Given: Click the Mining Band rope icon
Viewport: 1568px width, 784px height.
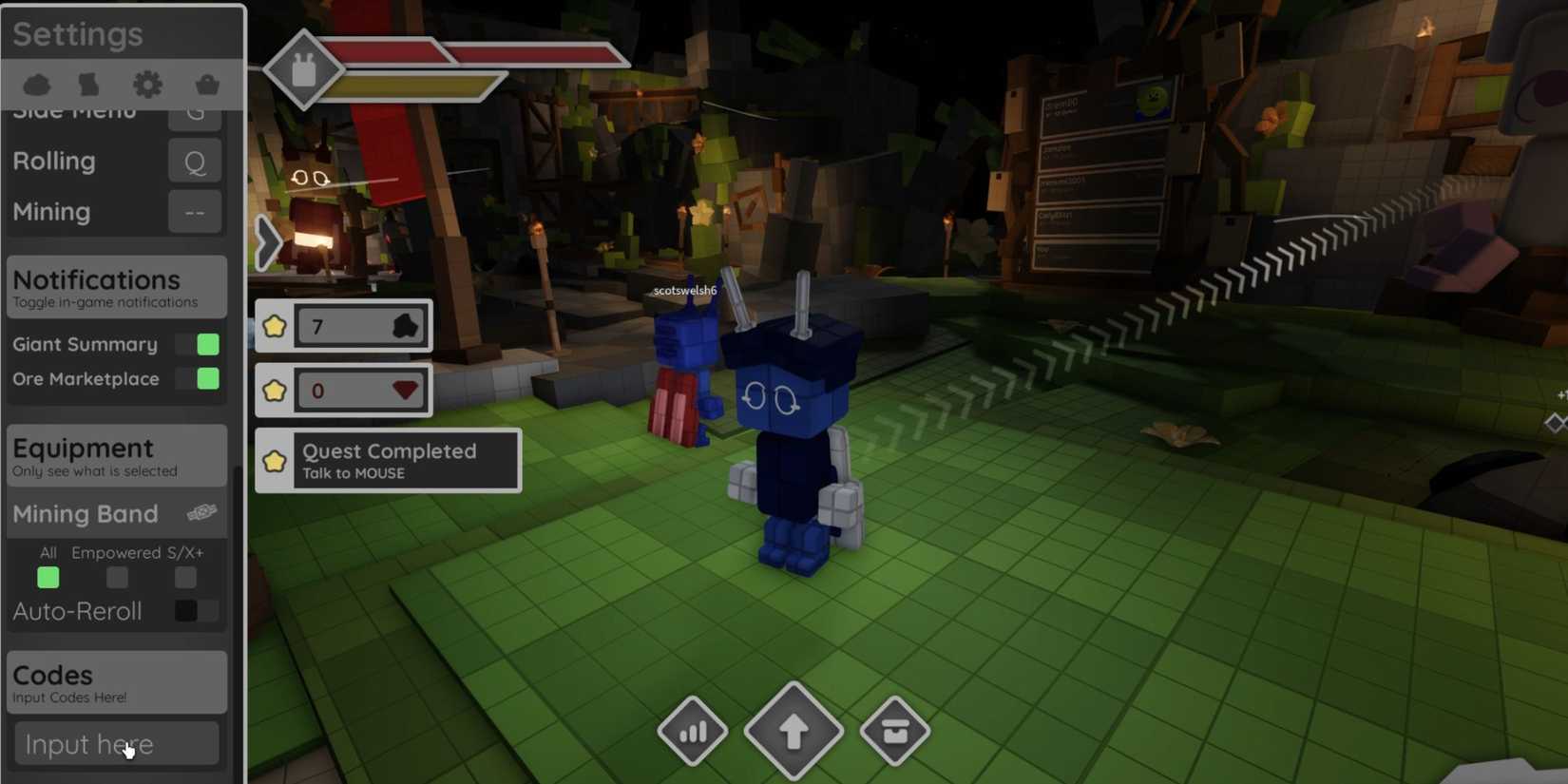Looking at the screenshot, I should (202, 511).
